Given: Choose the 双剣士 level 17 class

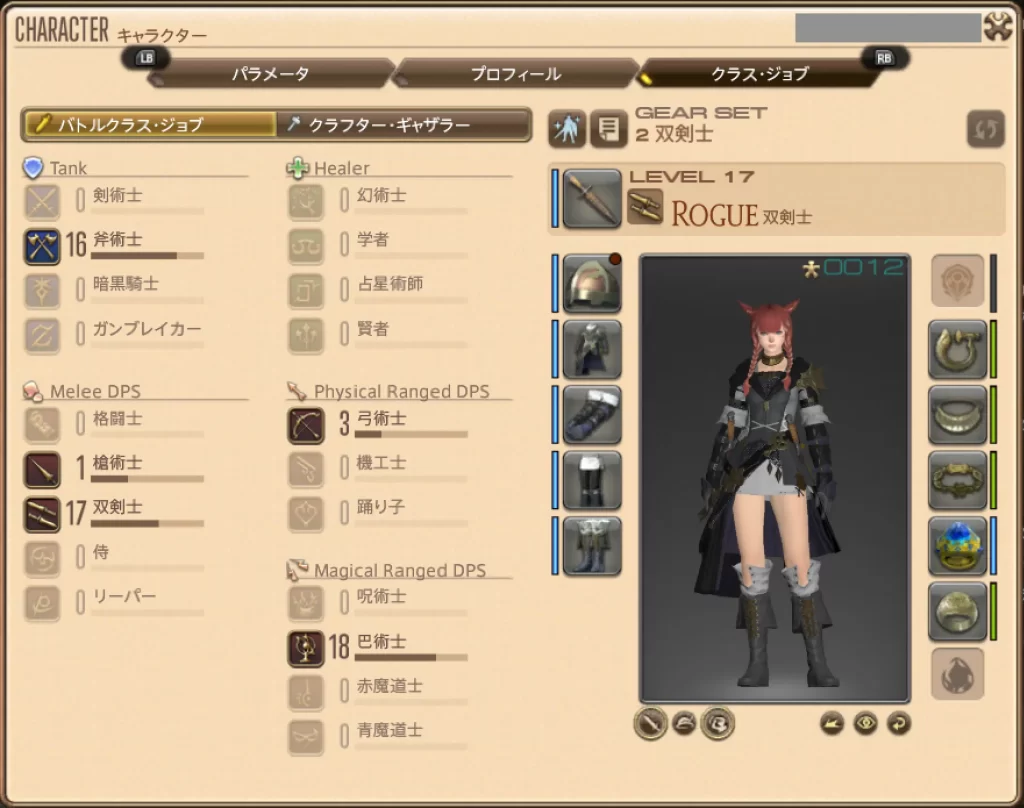Looking at the screenshot, I should pos(43,514).
